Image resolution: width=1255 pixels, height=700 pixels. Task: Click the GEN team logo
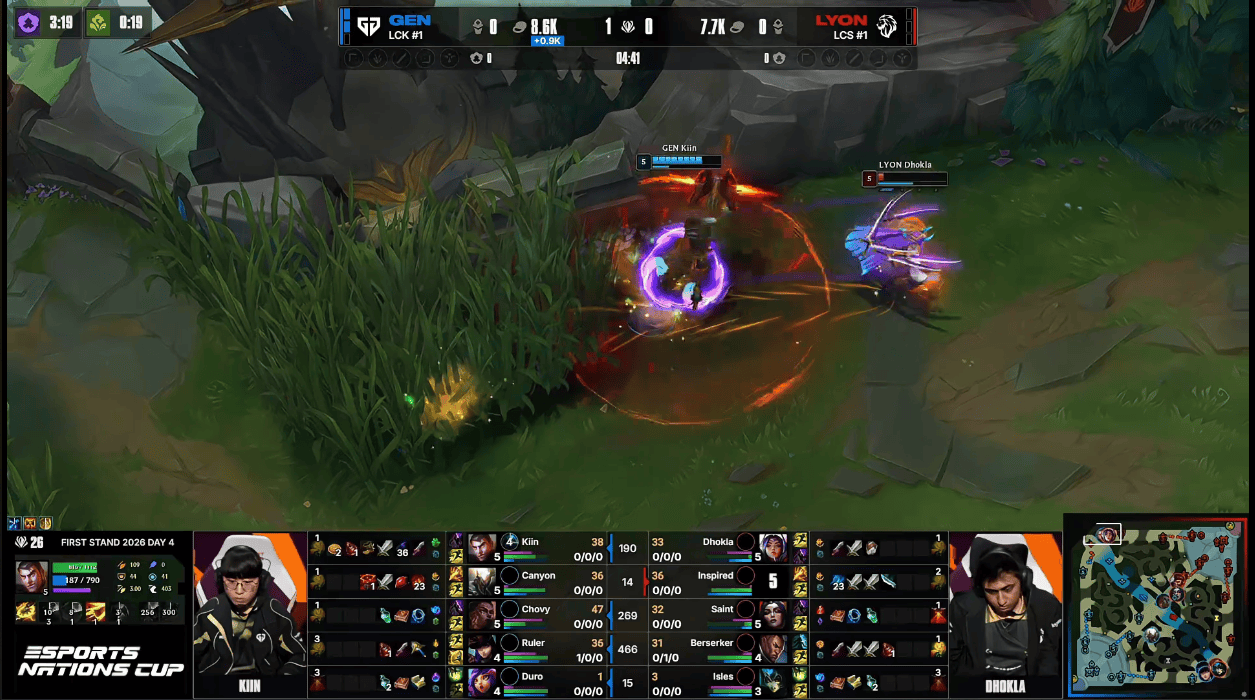pyautogui.click(x=368, y=26)
